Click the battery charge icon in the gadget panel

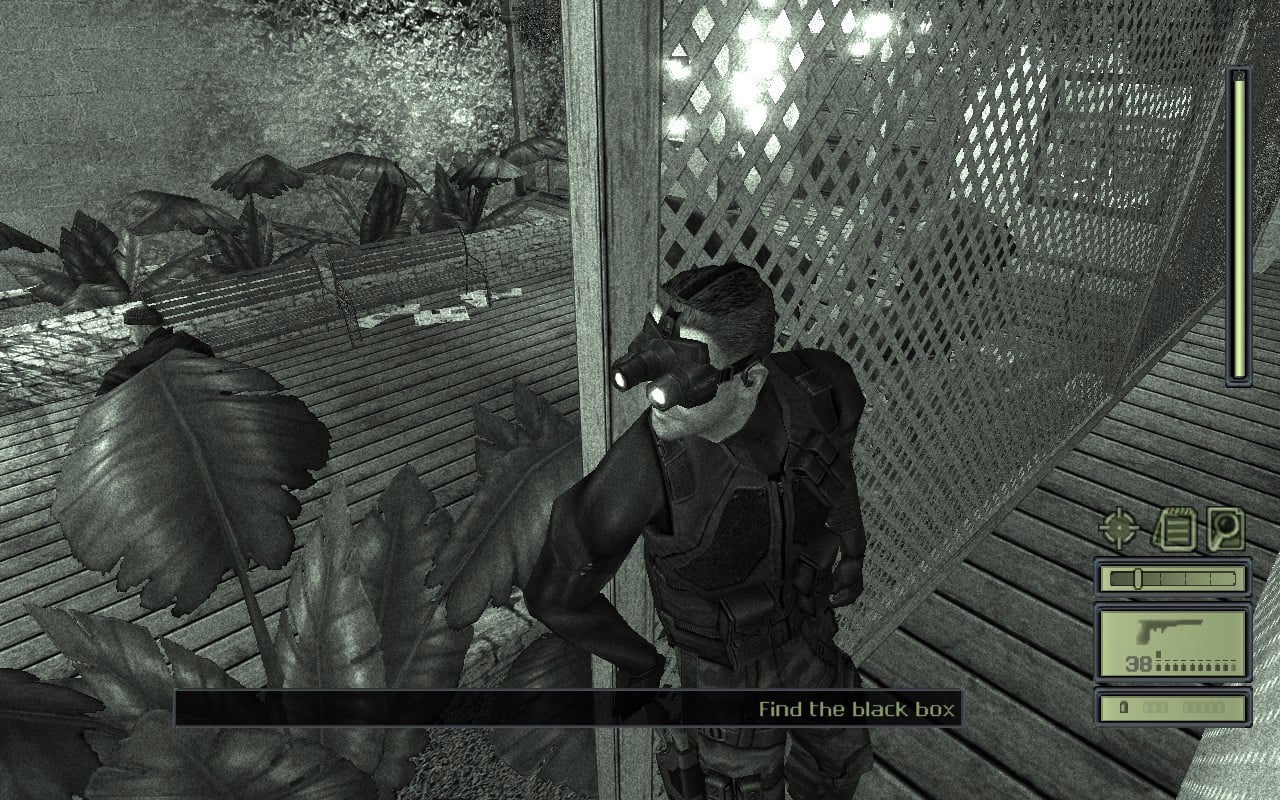click(x=1124, y=706)
